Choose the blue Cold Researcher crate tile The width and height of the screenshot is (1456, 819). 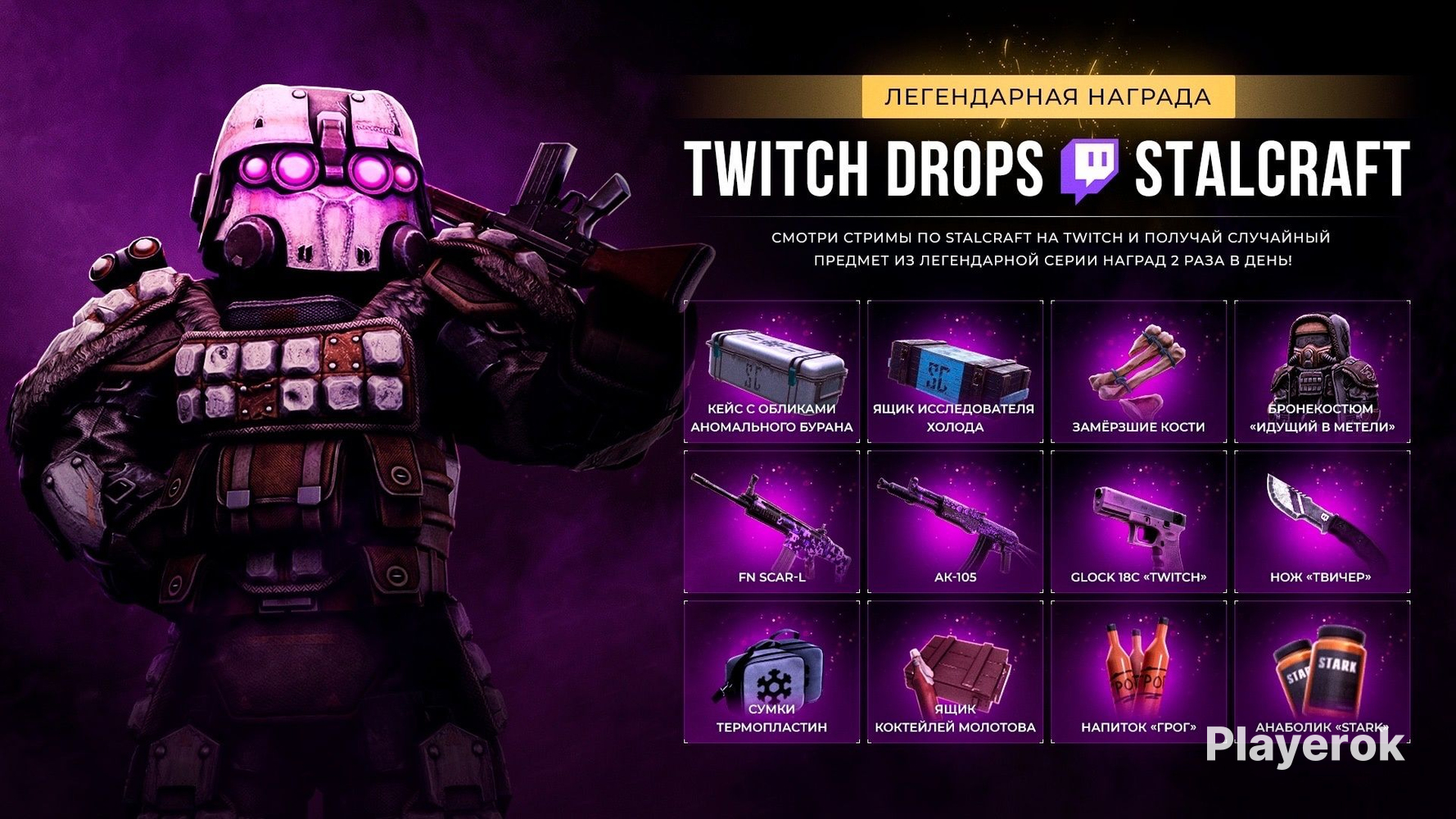[x=955, y=372]
